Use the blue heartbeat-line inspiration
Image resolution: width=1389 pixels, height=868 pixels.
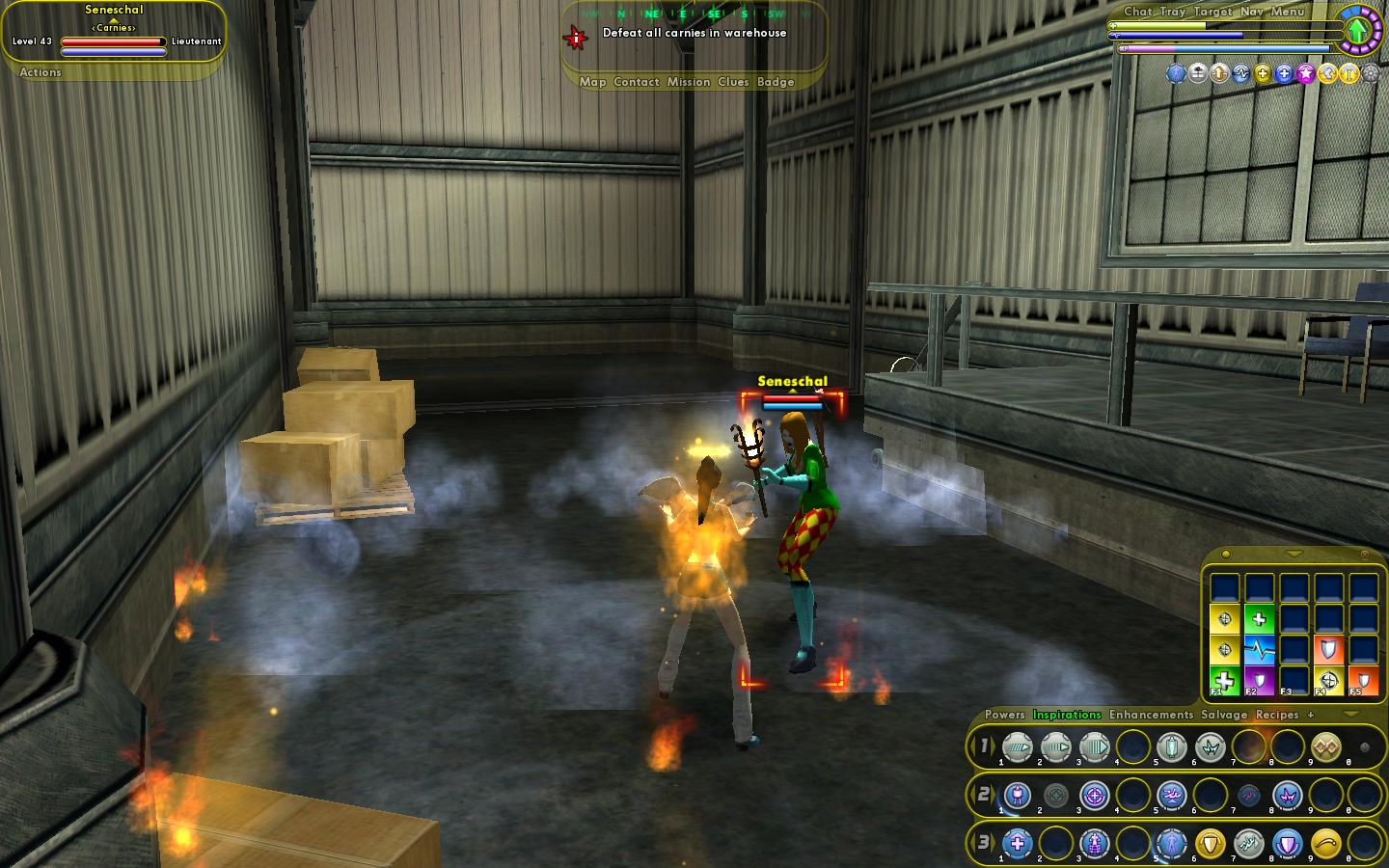1260,650
